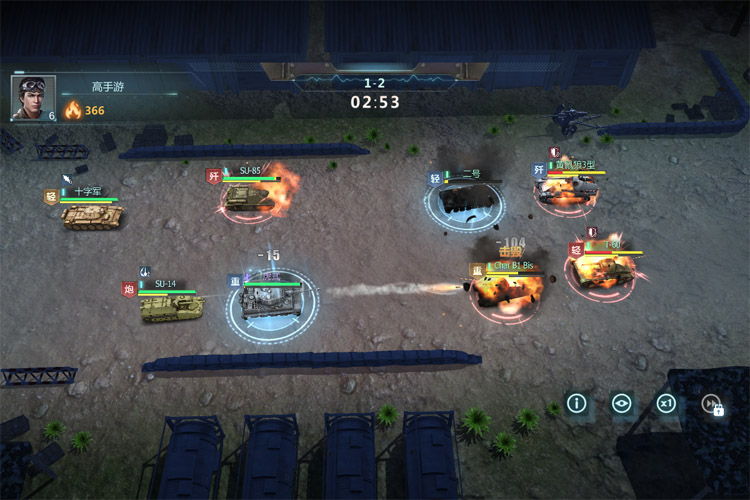Open the commander portrait with goggles
Viewport: 750px width, 500px height.
[x=32, y=97]
